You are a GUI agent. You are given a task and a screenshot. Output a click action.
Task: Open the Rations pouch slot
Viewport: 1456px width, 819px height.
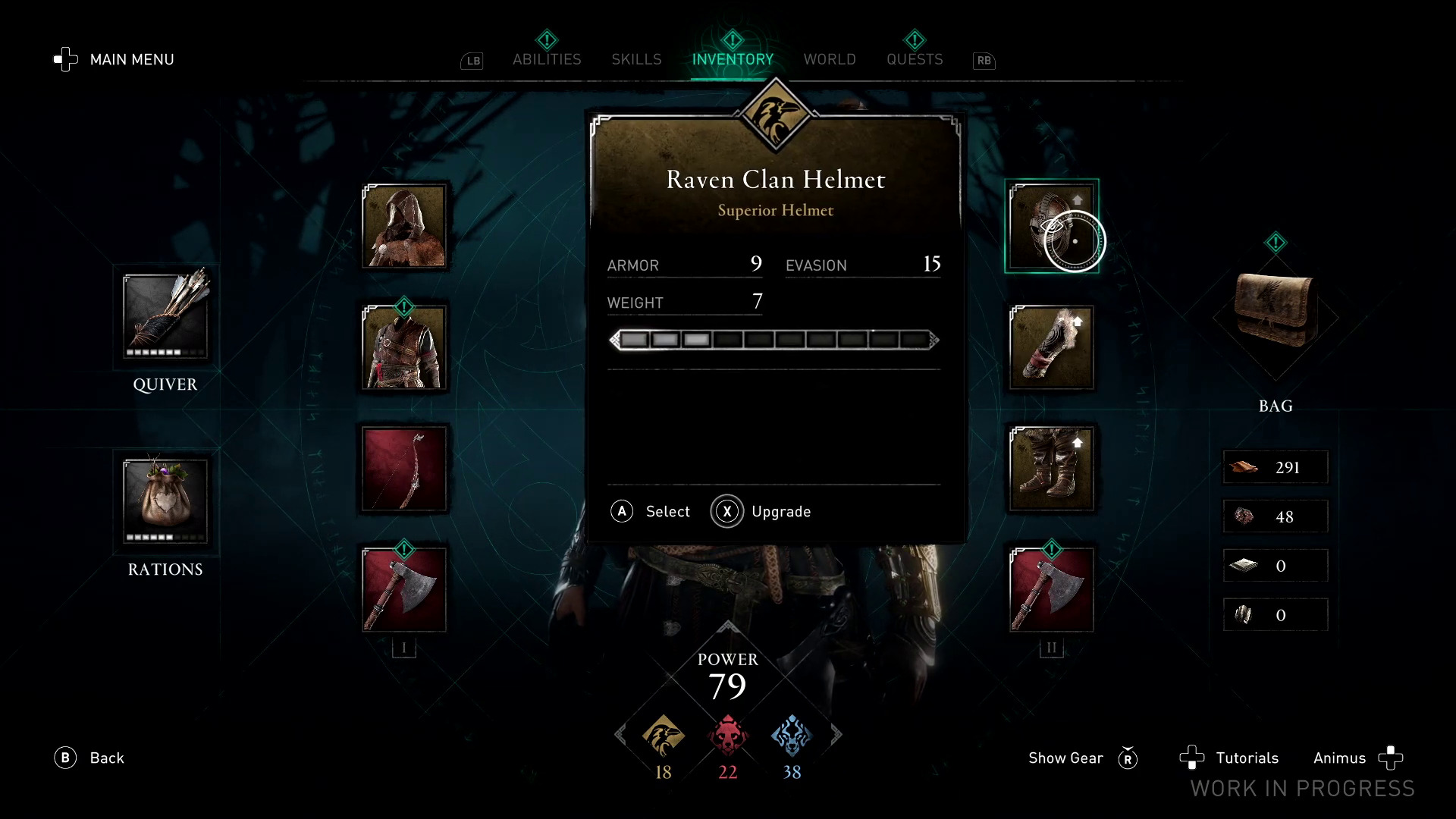tap(165, 500)
